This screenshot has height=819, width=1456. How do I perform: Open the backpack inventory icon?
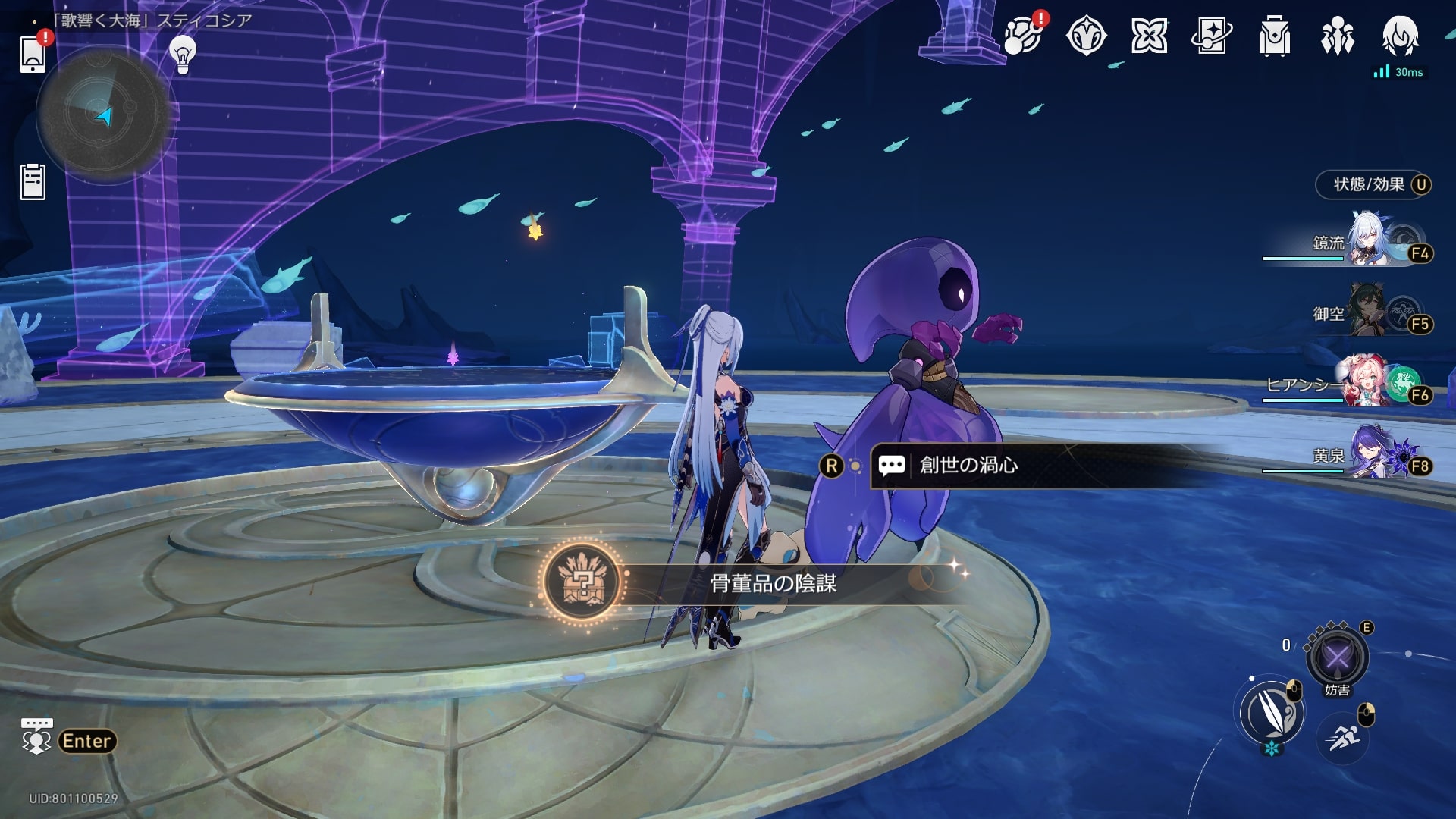pyautogui.click(x=1274, y=36)
